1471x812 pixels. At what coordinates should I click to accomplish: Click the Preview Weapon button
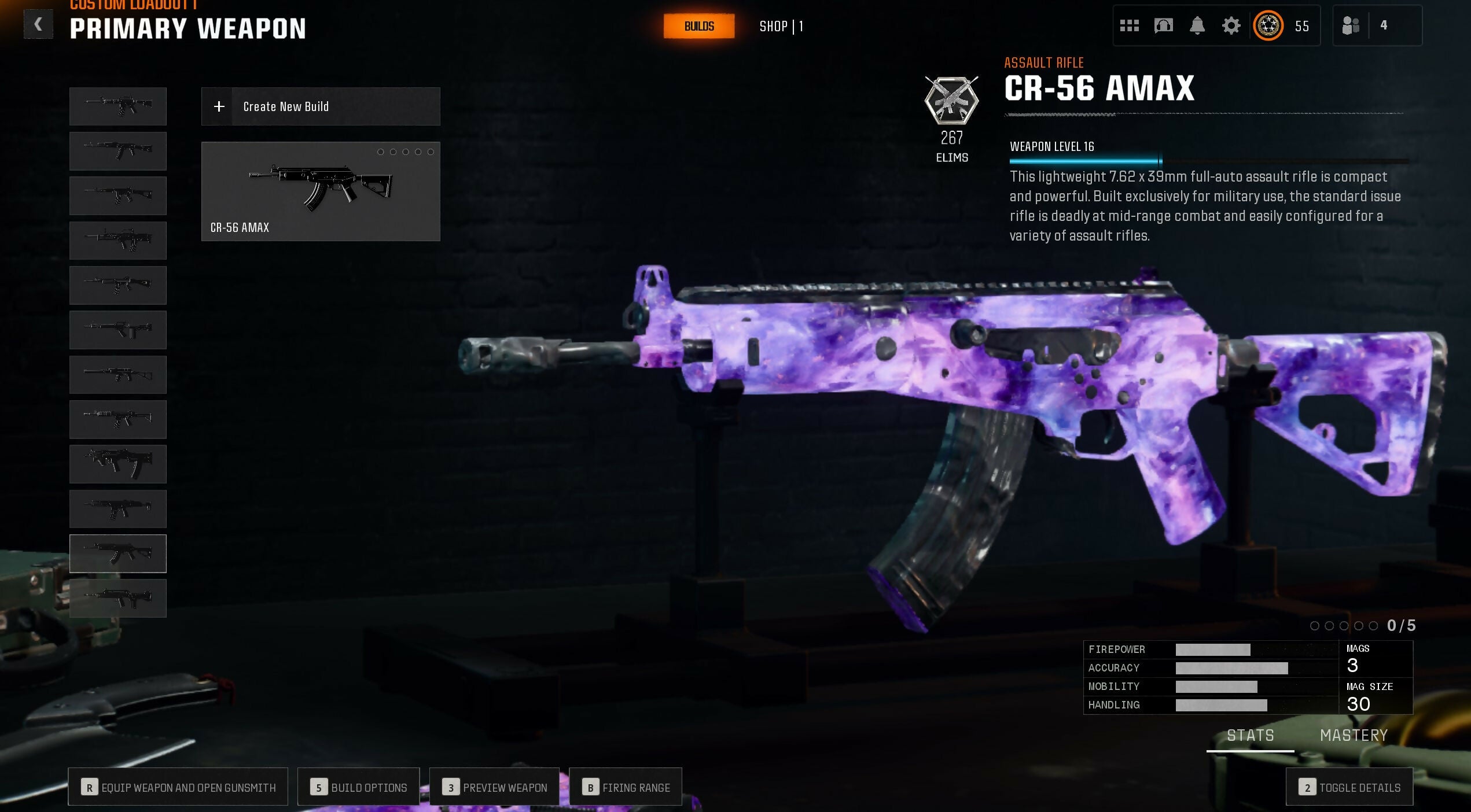pos(494,787)
